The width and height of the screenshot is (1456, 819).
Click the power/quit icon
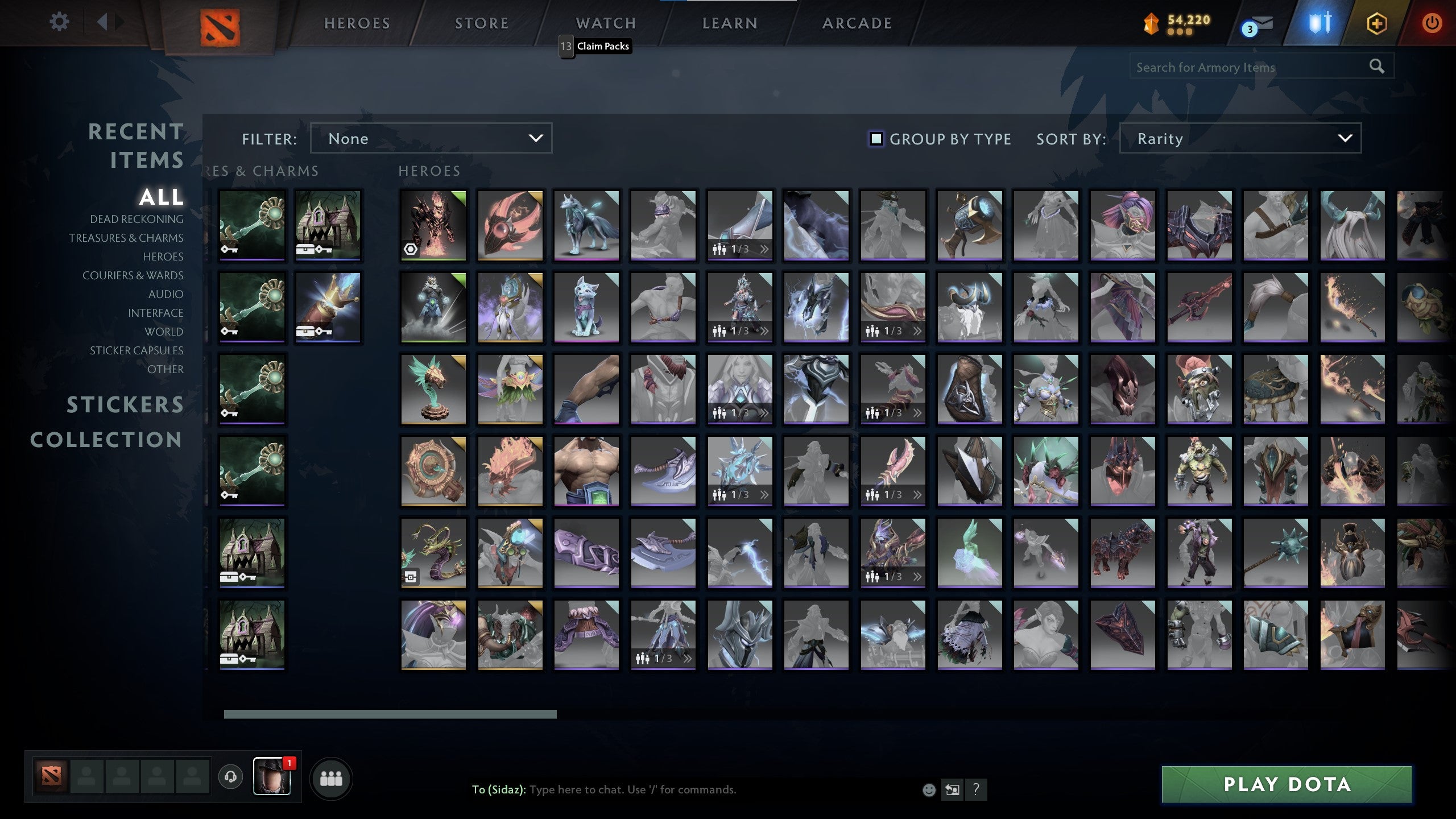(1433, 24)
